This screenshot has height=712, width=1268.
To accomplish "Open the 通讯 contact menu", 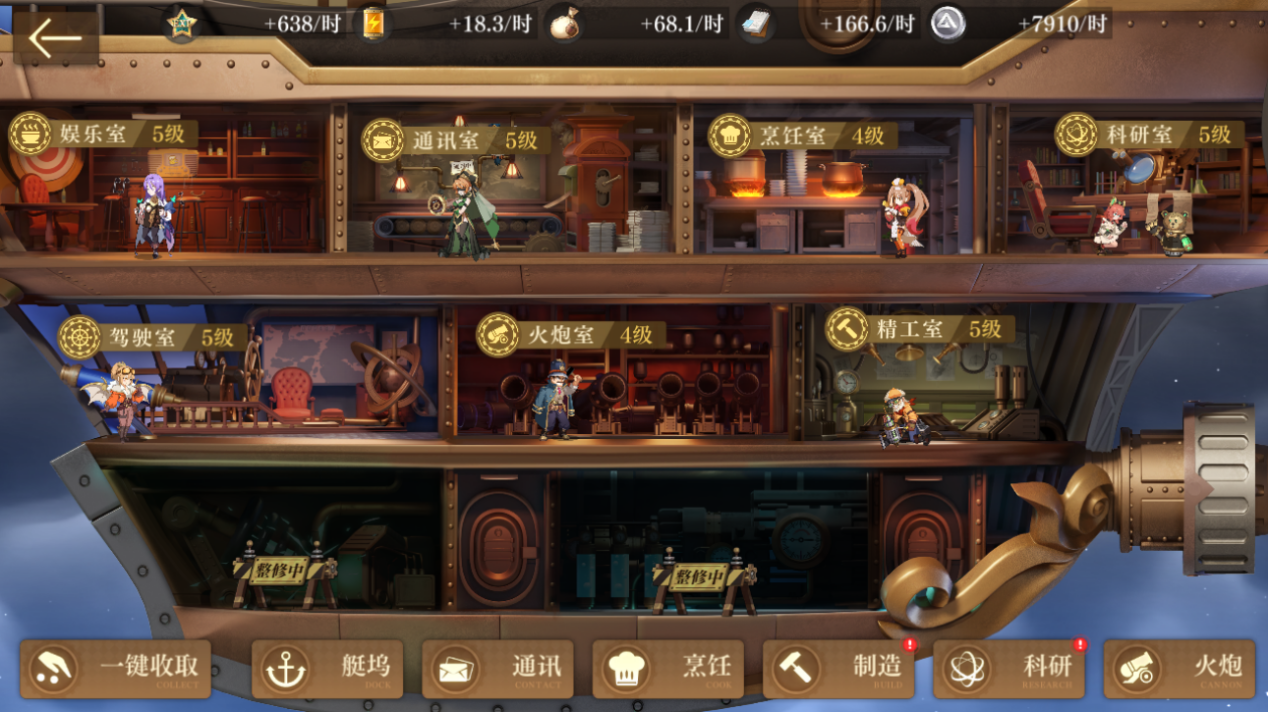I will (x=498, y=668).
